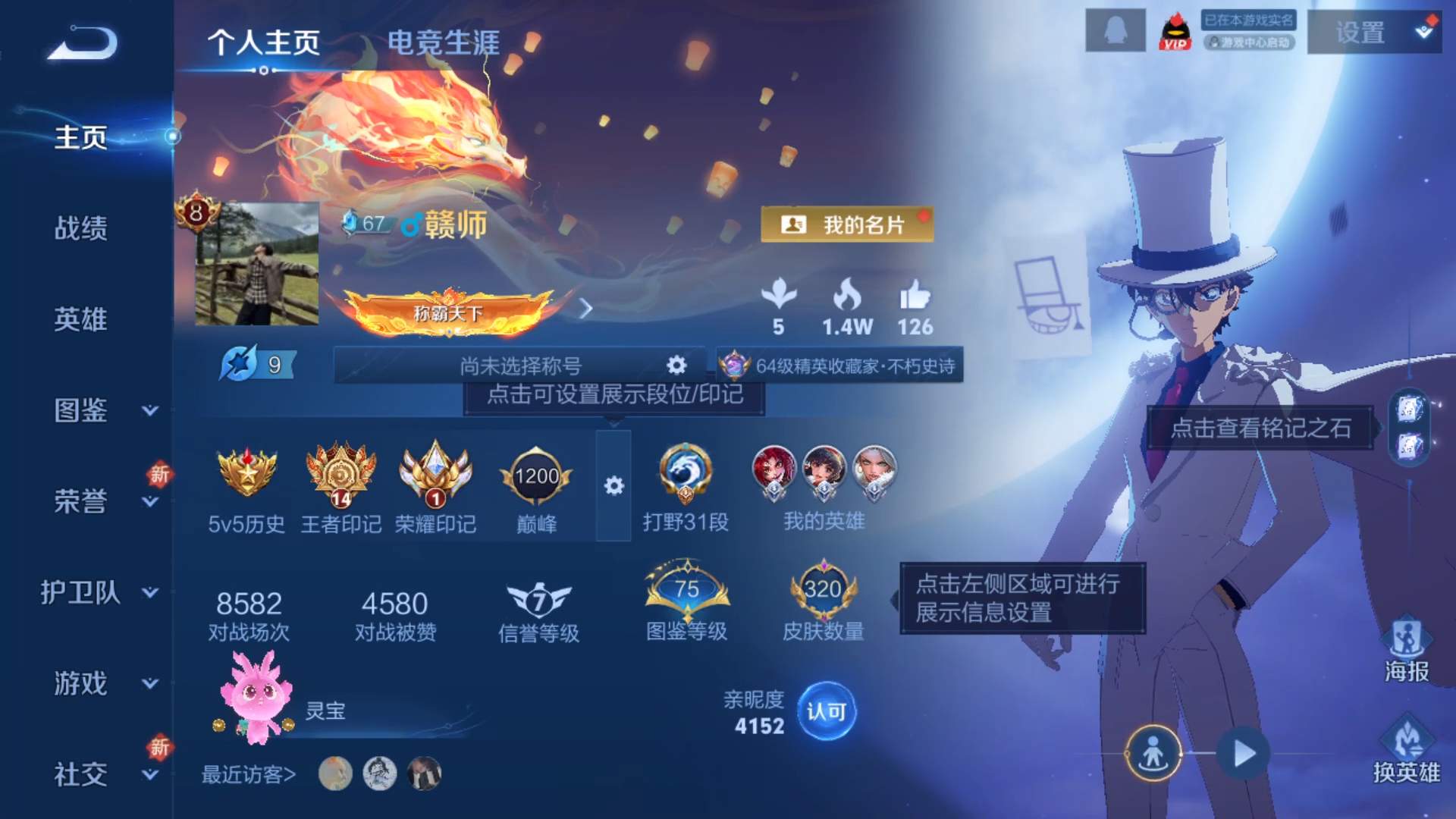Tap the 认可 intimacy button
Image resolution: width=1456 pixels, height=819 pixels.
point(828,711)
